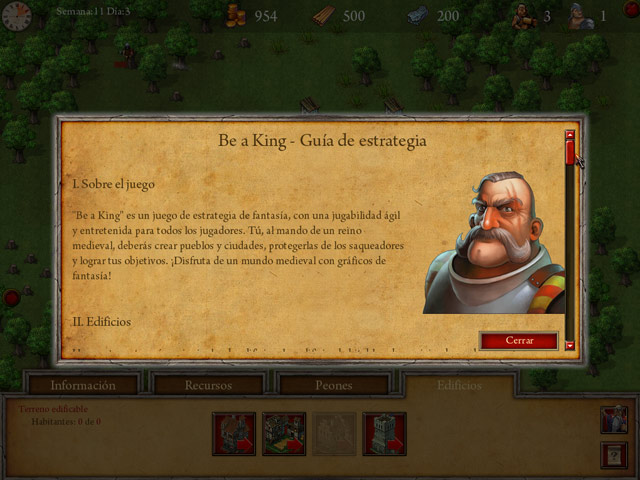Select the village with green field building icon

coord(284,433)
